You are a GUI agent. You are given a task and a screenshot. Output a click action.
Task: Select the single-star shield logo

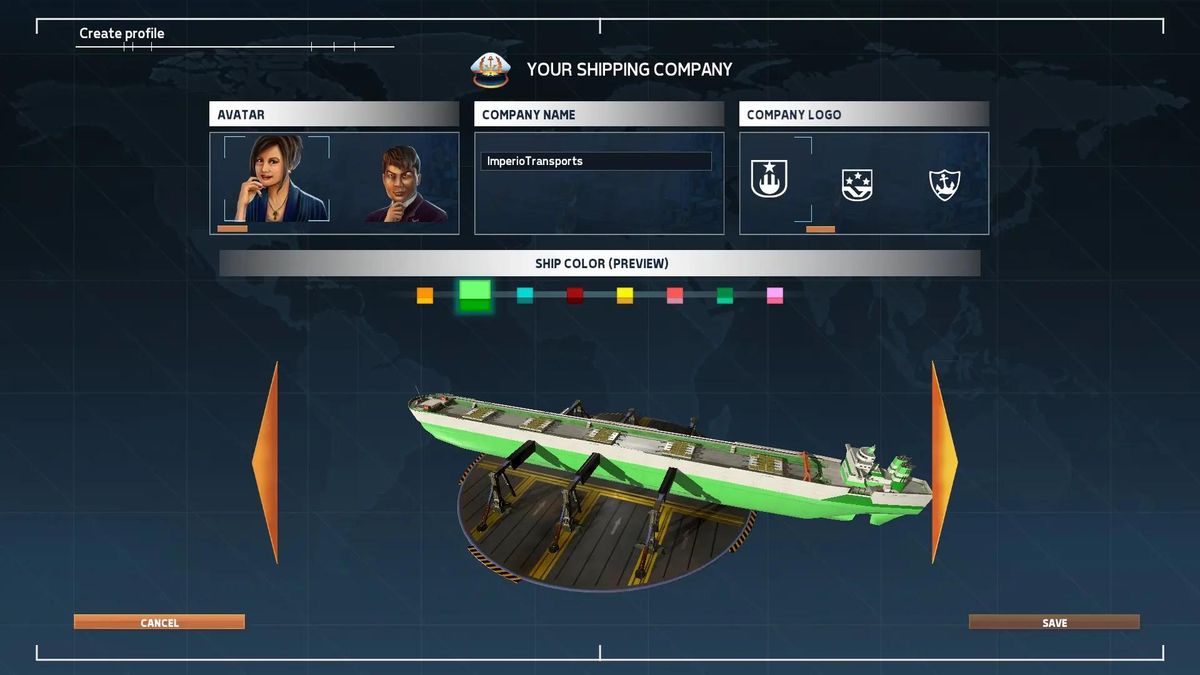point(769,179)
